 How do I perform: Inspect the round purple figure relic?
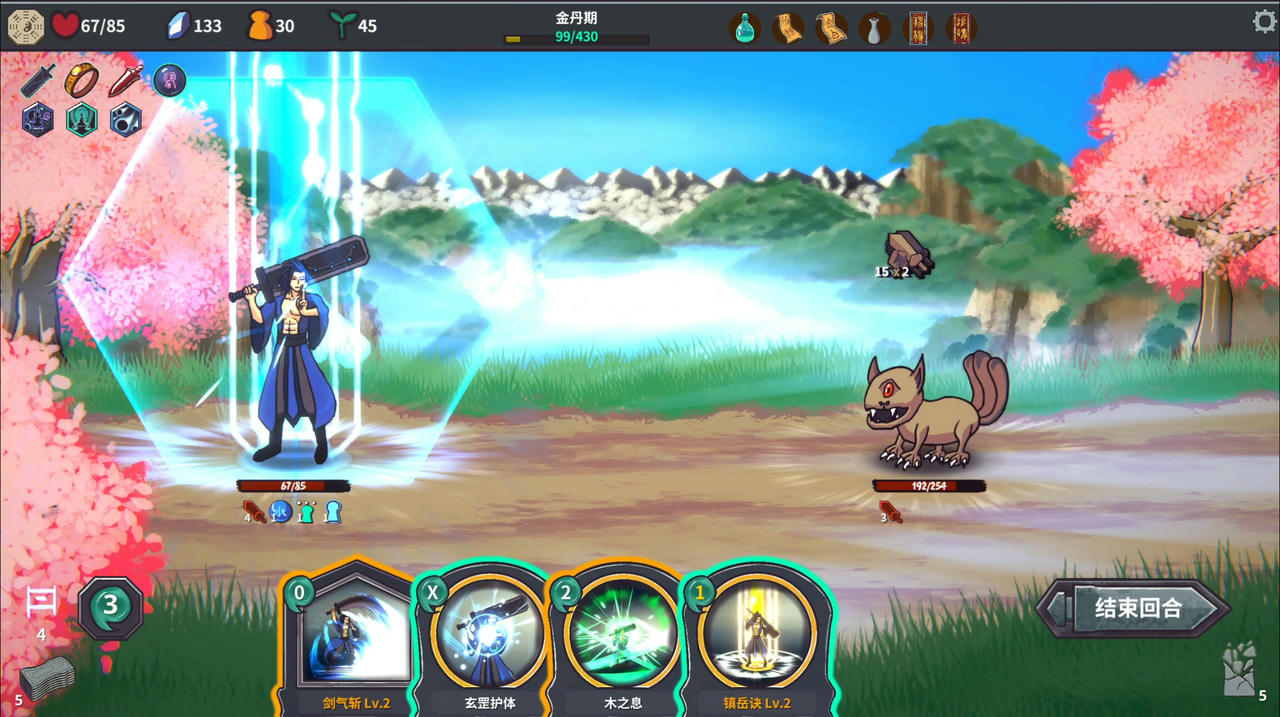click(169, 81)
